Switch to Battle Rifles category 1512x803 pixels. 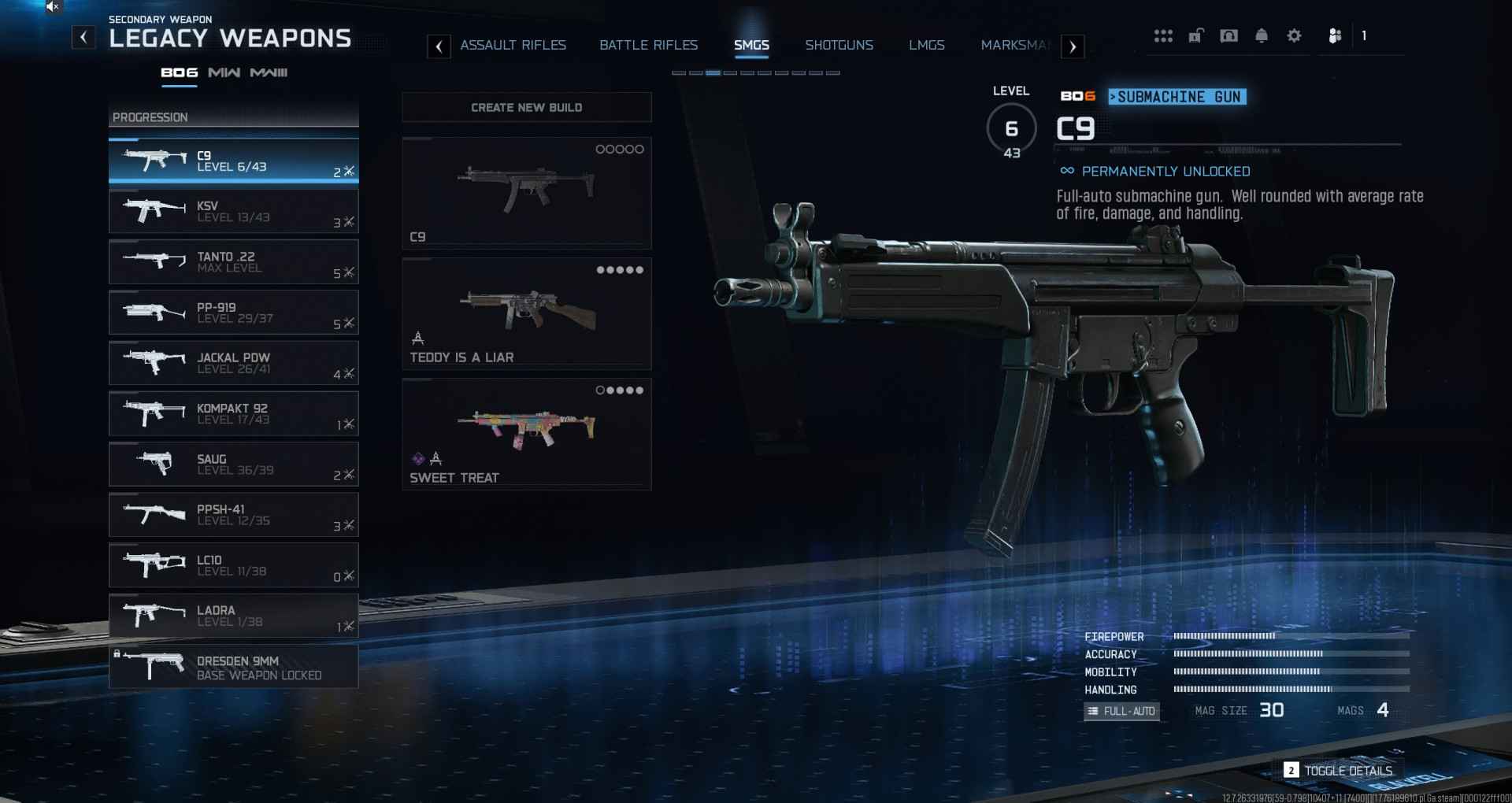tap(648, 46)
